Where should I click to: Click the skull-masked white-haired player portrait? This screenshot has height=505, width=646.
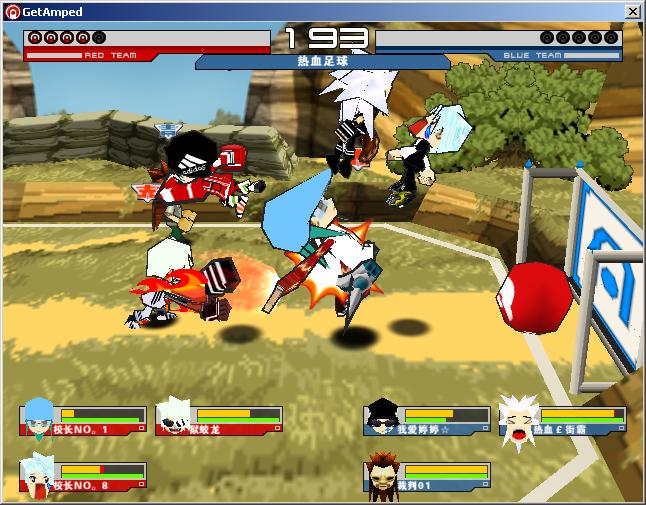point(173,417)
